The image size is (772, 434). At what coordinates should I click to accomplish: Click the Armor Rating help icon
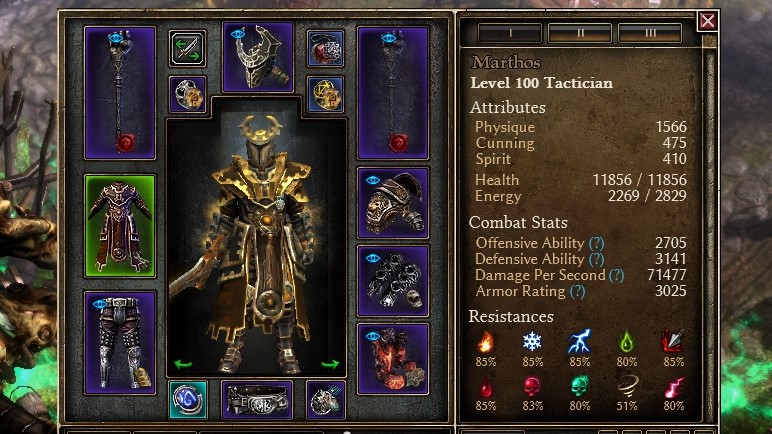[x=577, y=291]
